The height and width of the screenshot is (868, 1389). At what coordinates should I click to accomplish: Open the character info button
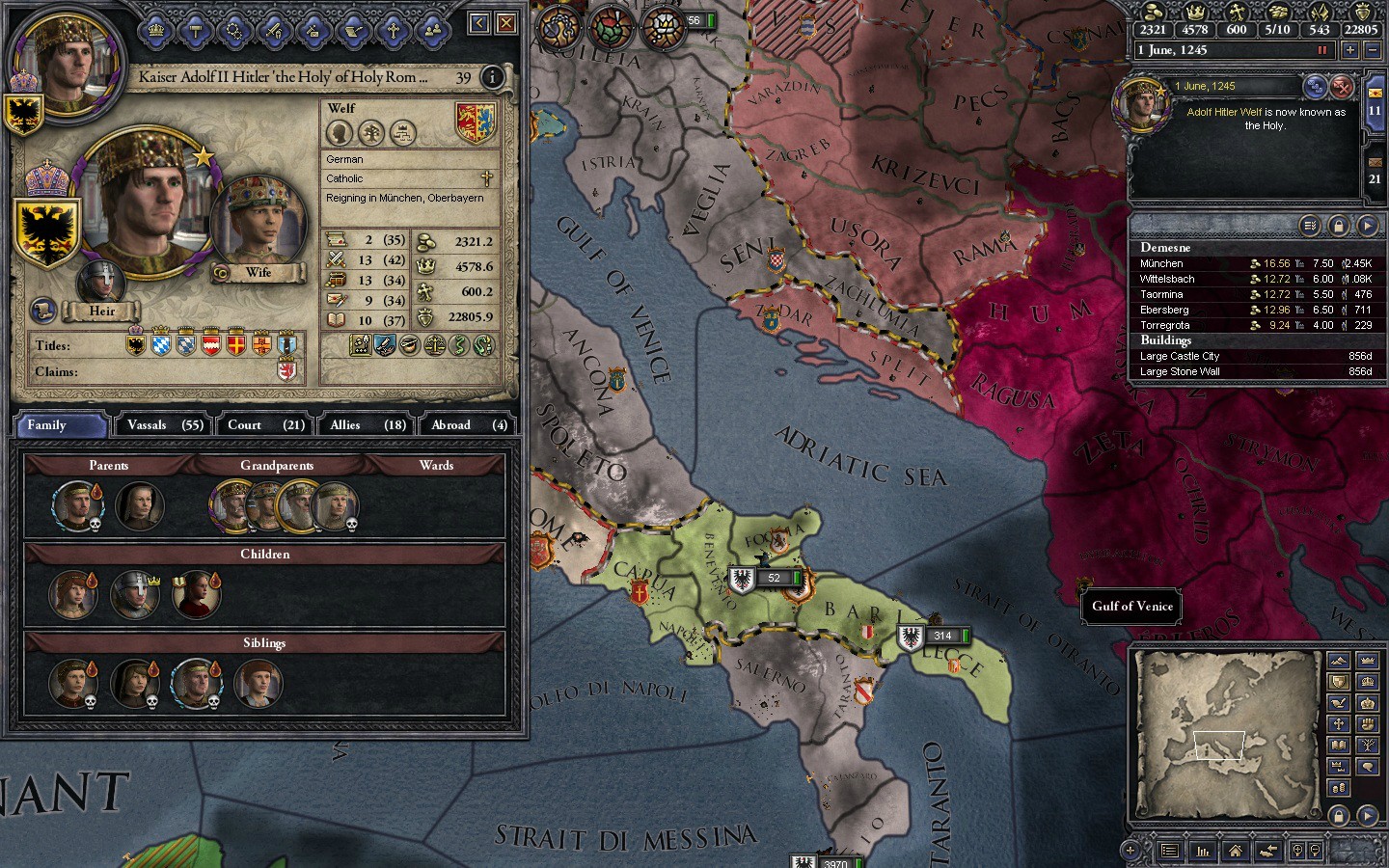point(492,77)
